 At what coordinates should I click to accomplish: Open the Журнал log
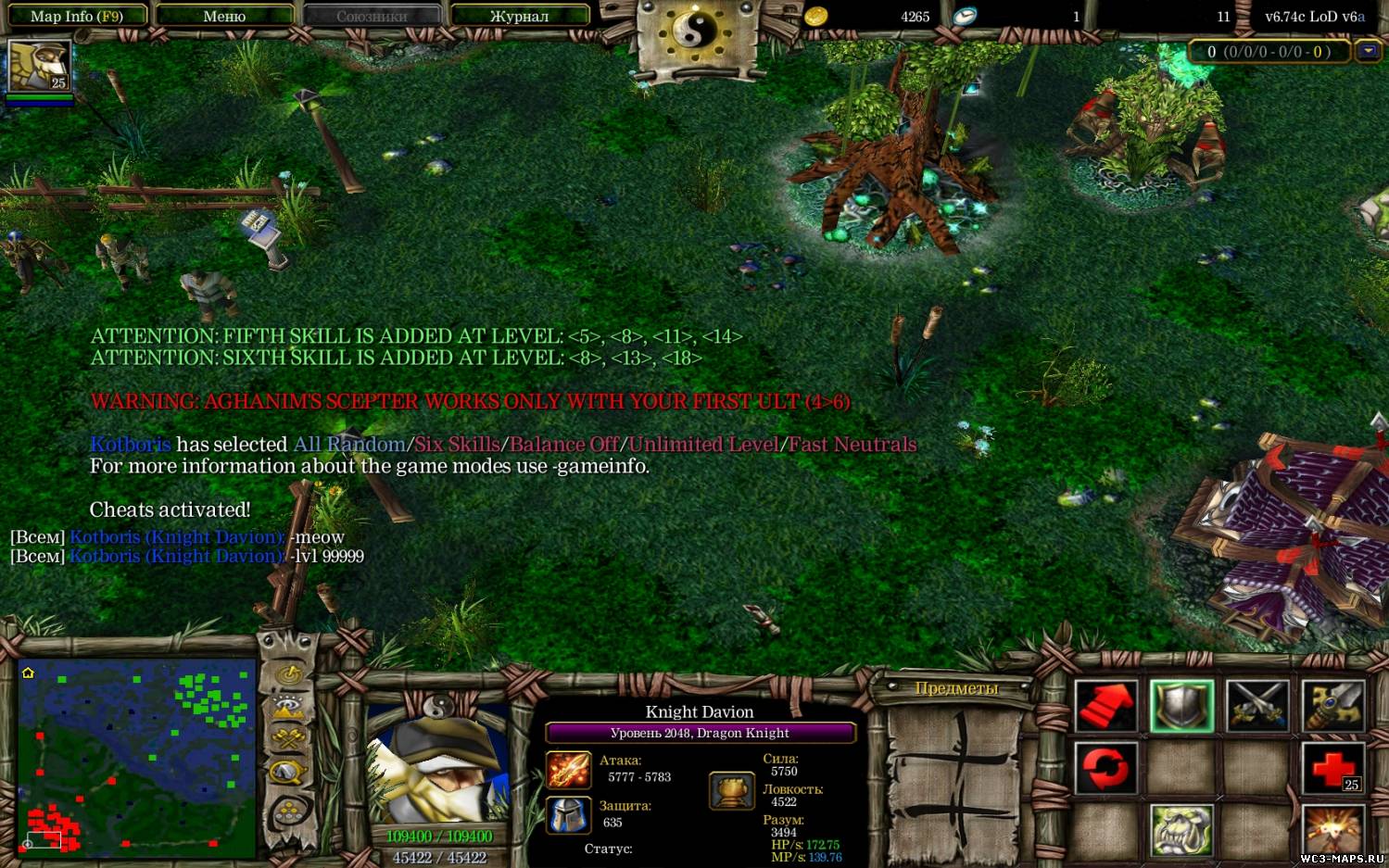tap(519, 16)
